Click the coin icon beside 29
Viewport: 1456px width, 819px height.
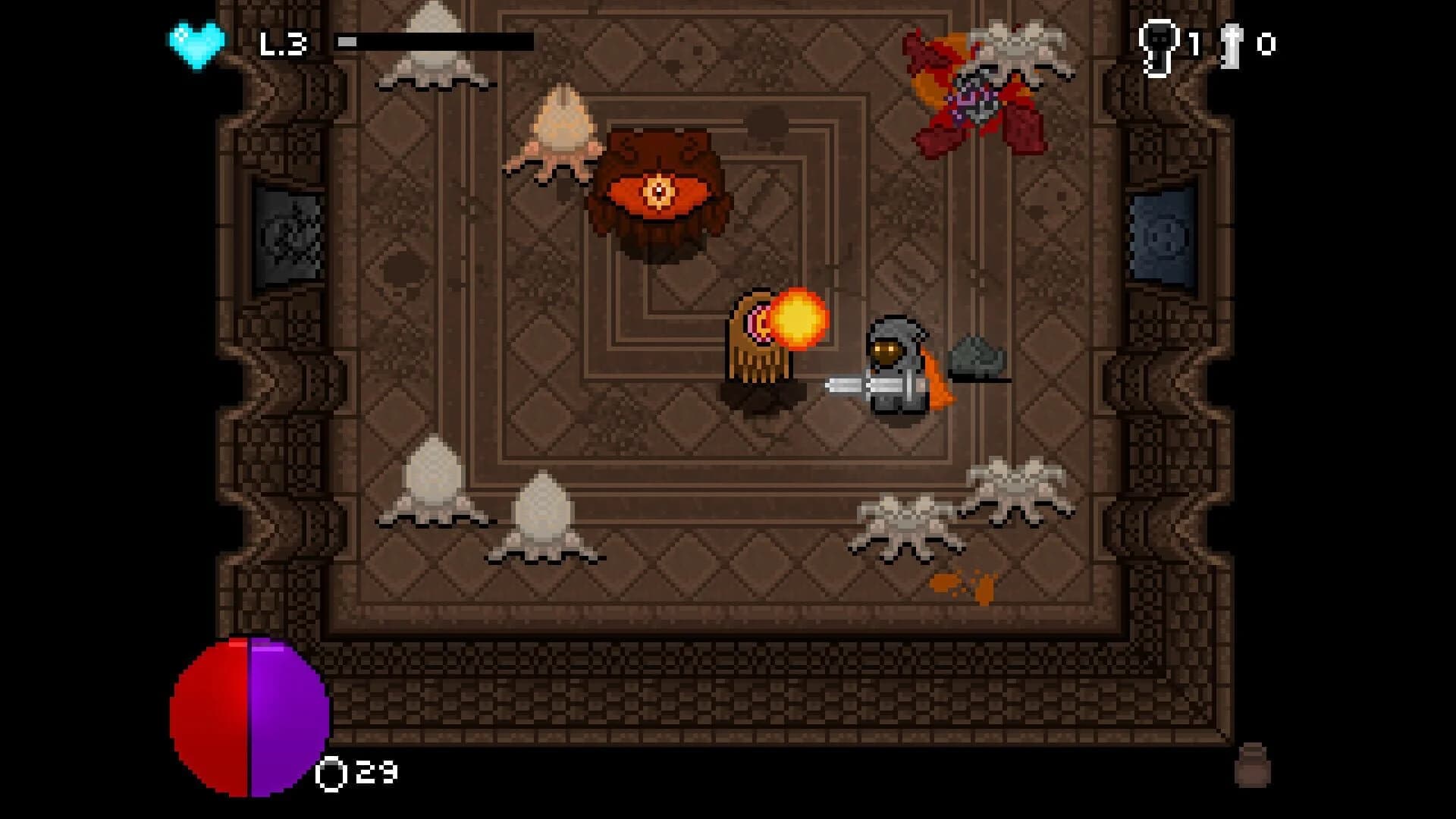click(331, 773)
